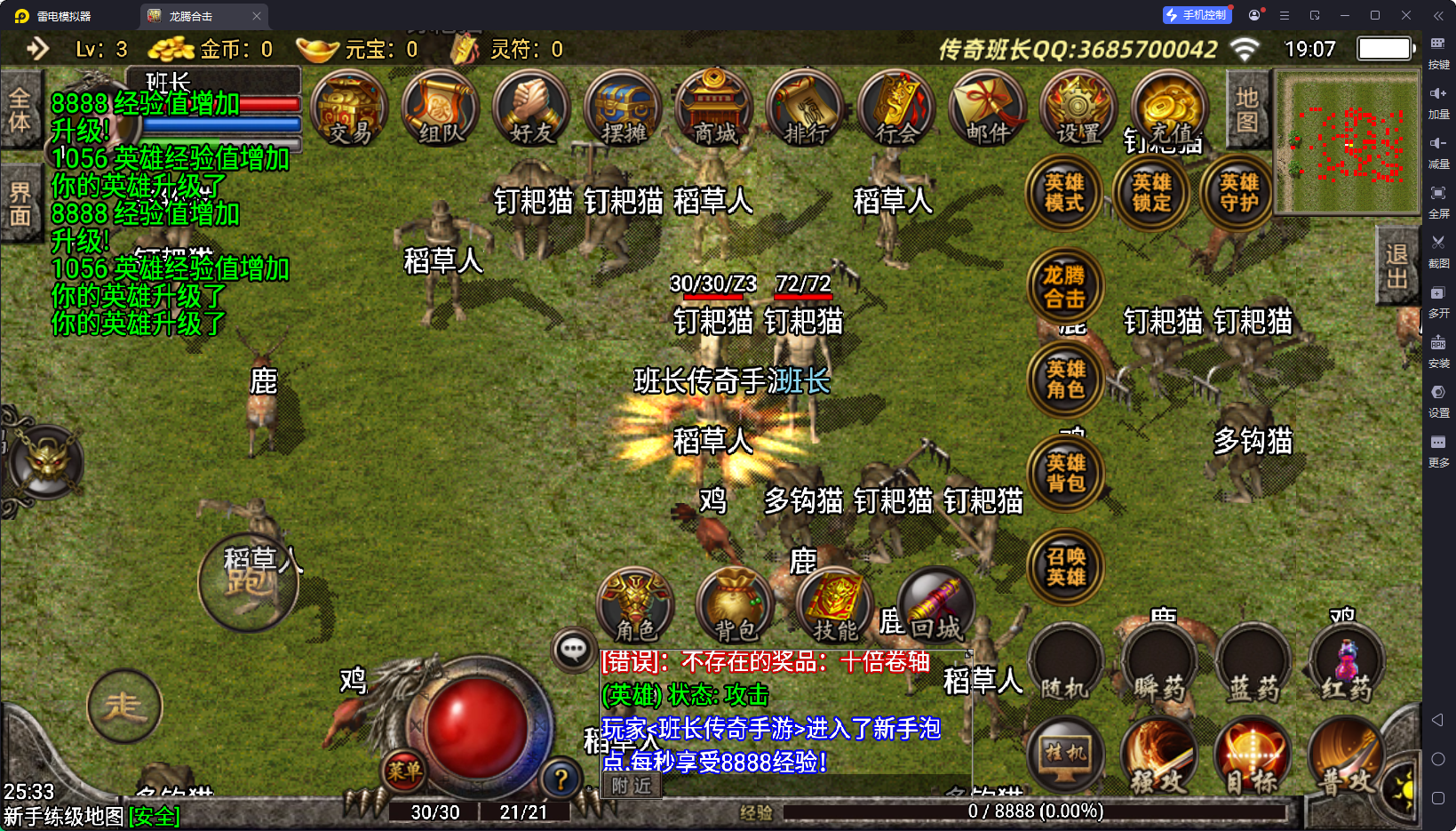
Task: Use the 回城 return-to-town scroll
Action: 935,606
